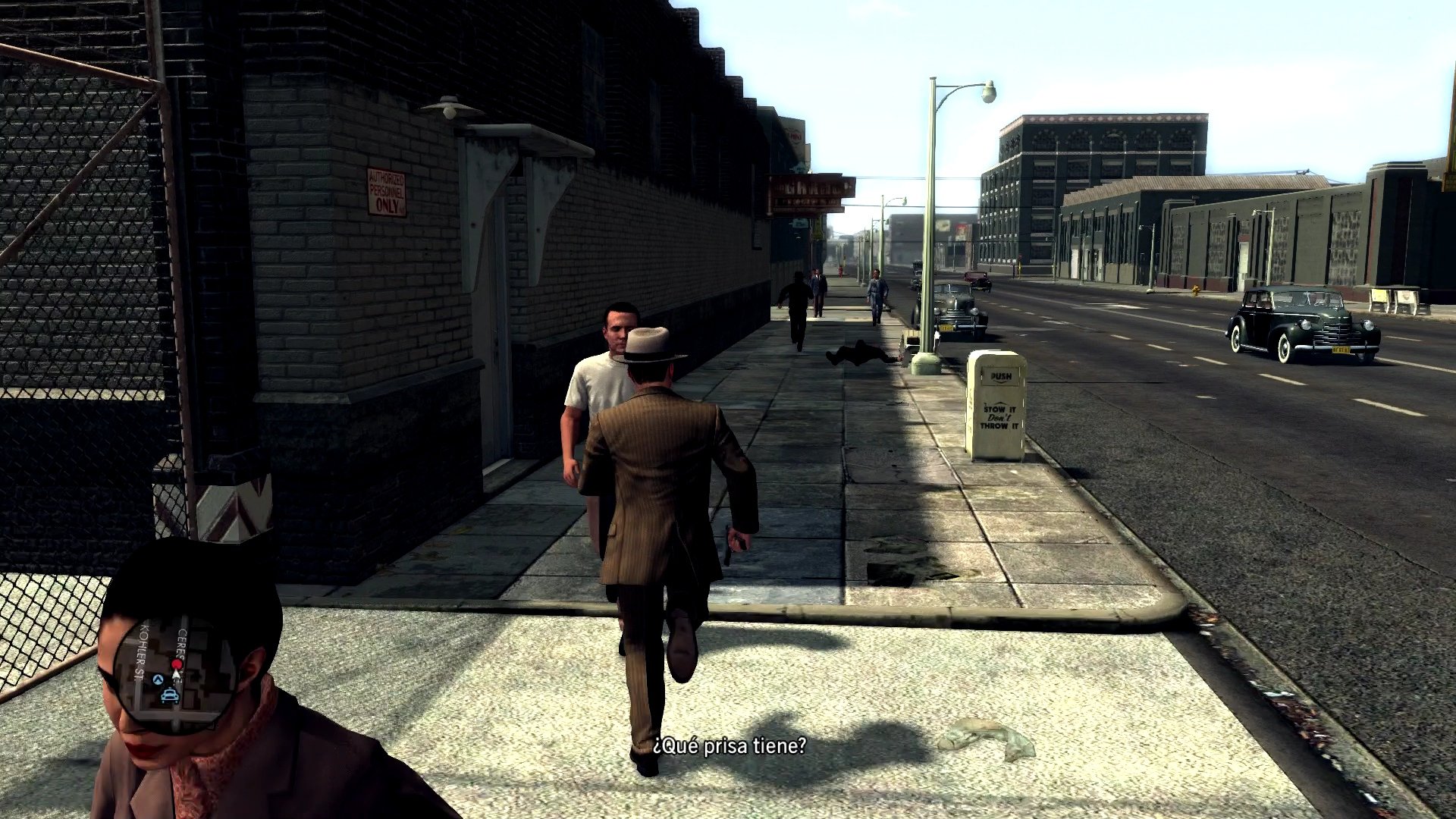Select the blue taxi icon on the minimap
The width and height of the screenshot is (1456, 819).
170,695
